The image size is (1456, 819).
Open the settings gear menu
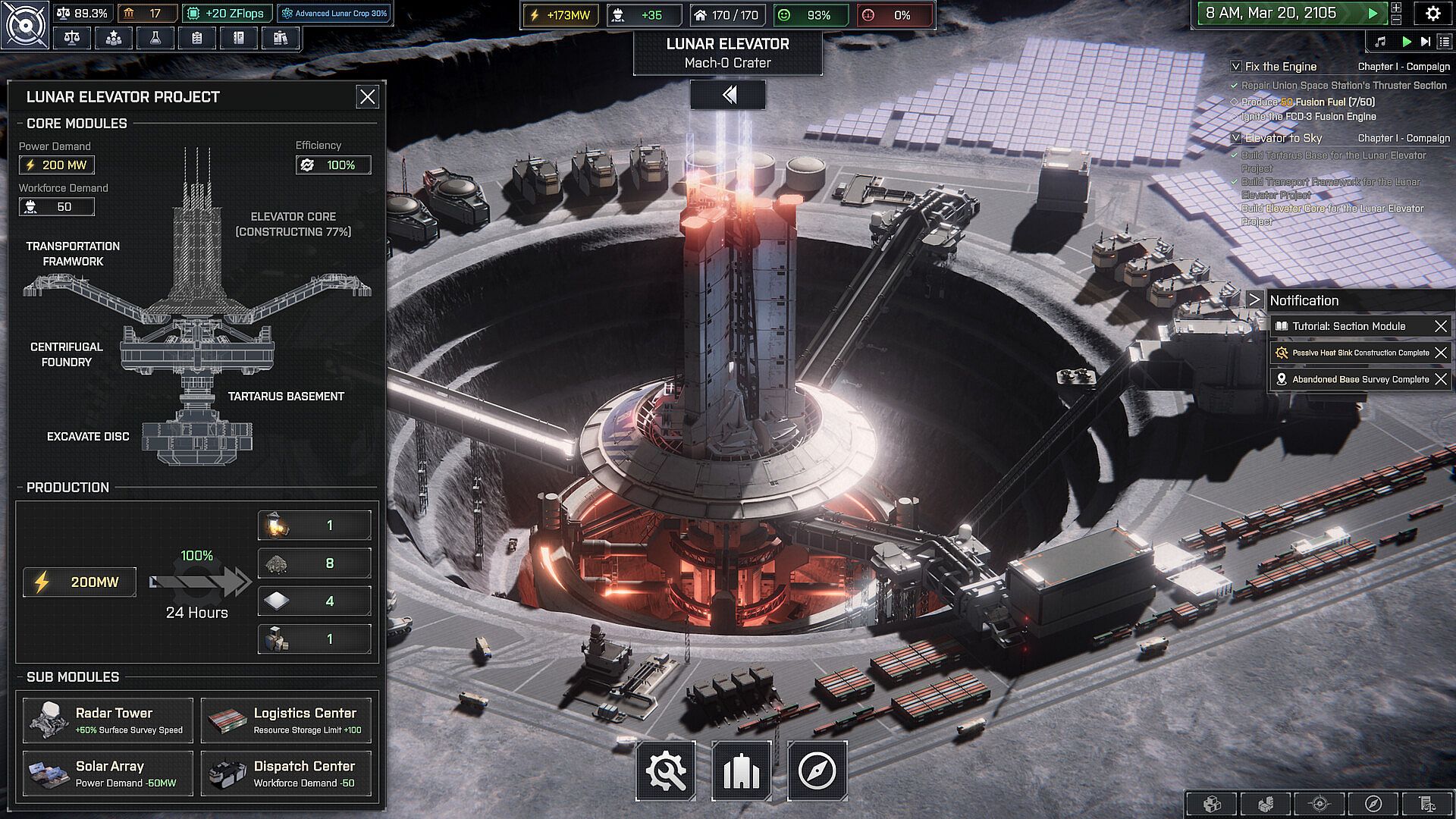tap(1432, 14)
